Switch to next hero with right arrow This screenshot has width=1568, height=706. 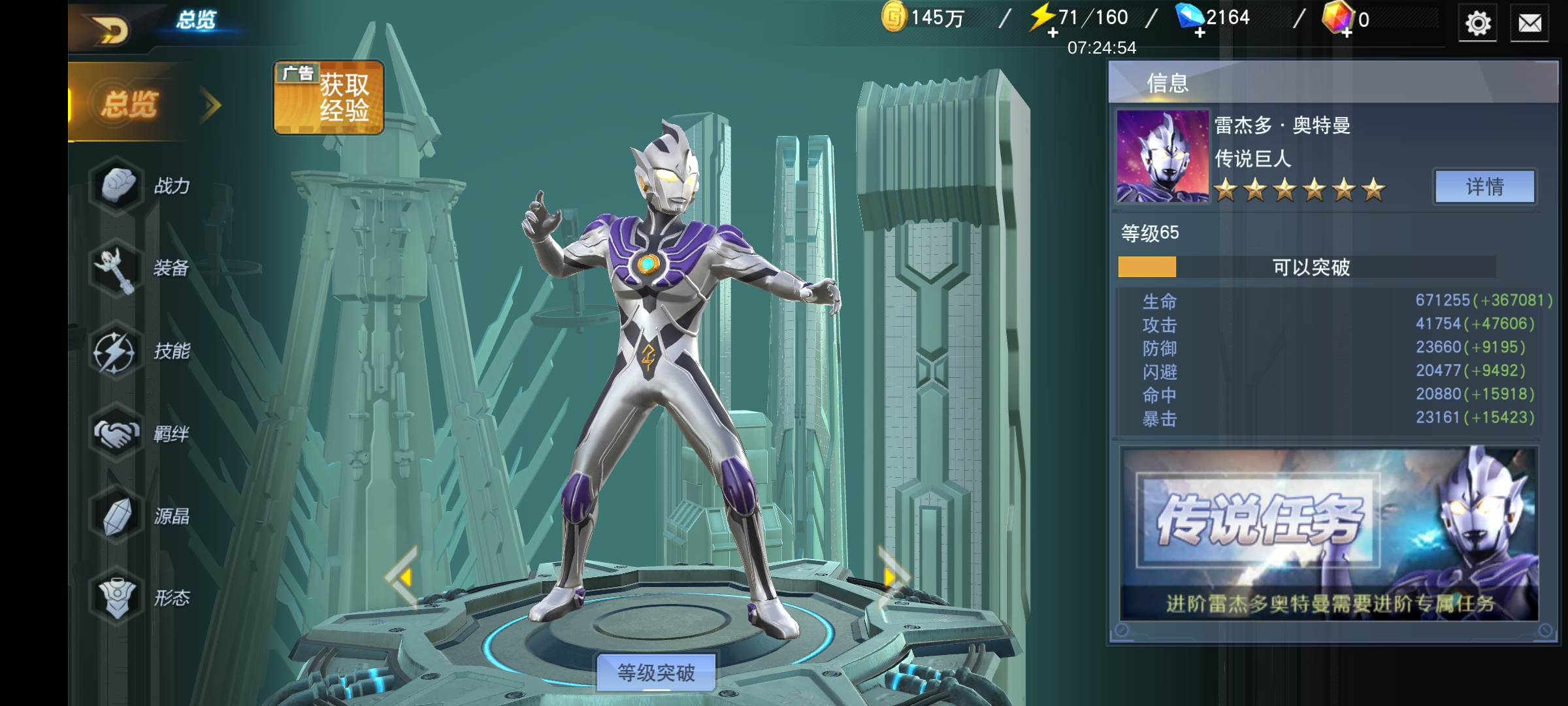click(x=892, y=577)
